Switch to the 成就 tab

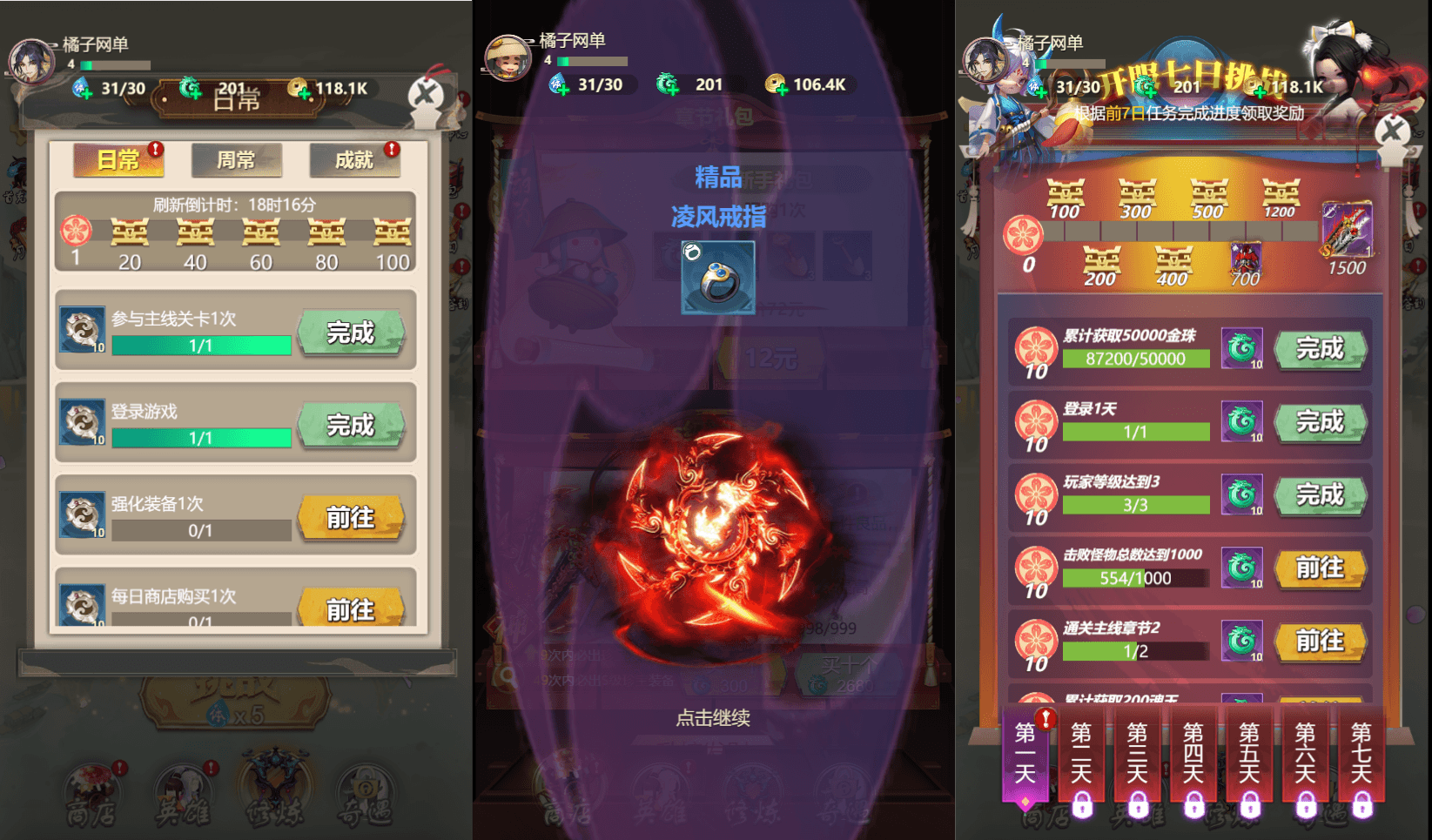(x=353, y=161)
